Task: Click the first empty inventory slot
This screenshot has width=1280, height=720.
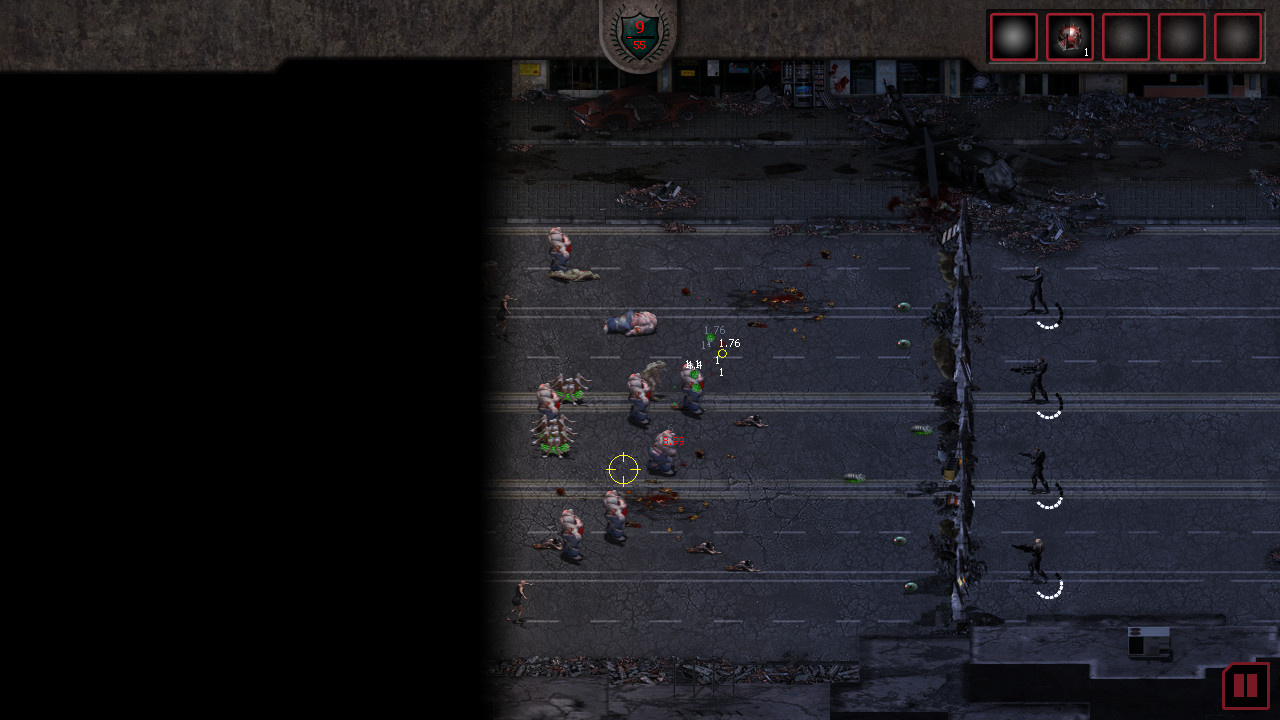Action: (1013, 36)
